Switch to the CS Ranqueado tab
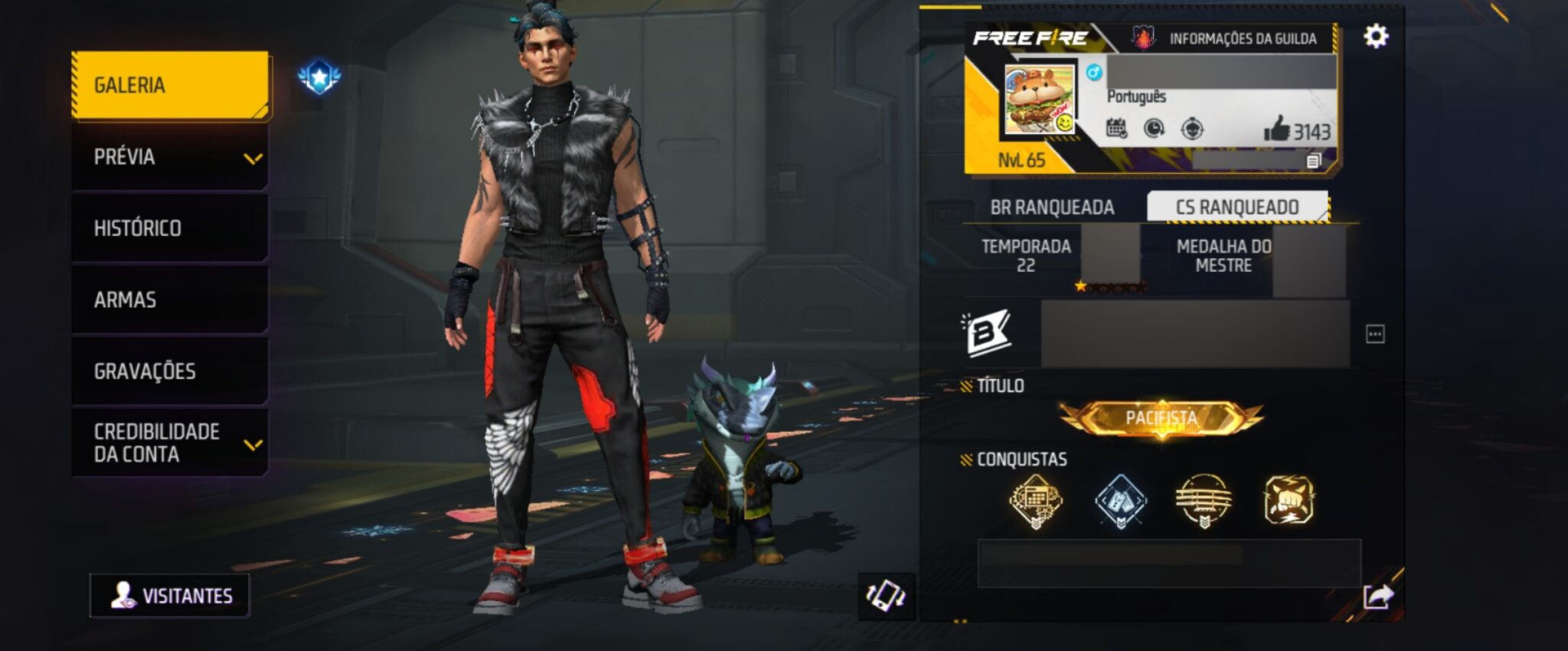 [1236, 208]
